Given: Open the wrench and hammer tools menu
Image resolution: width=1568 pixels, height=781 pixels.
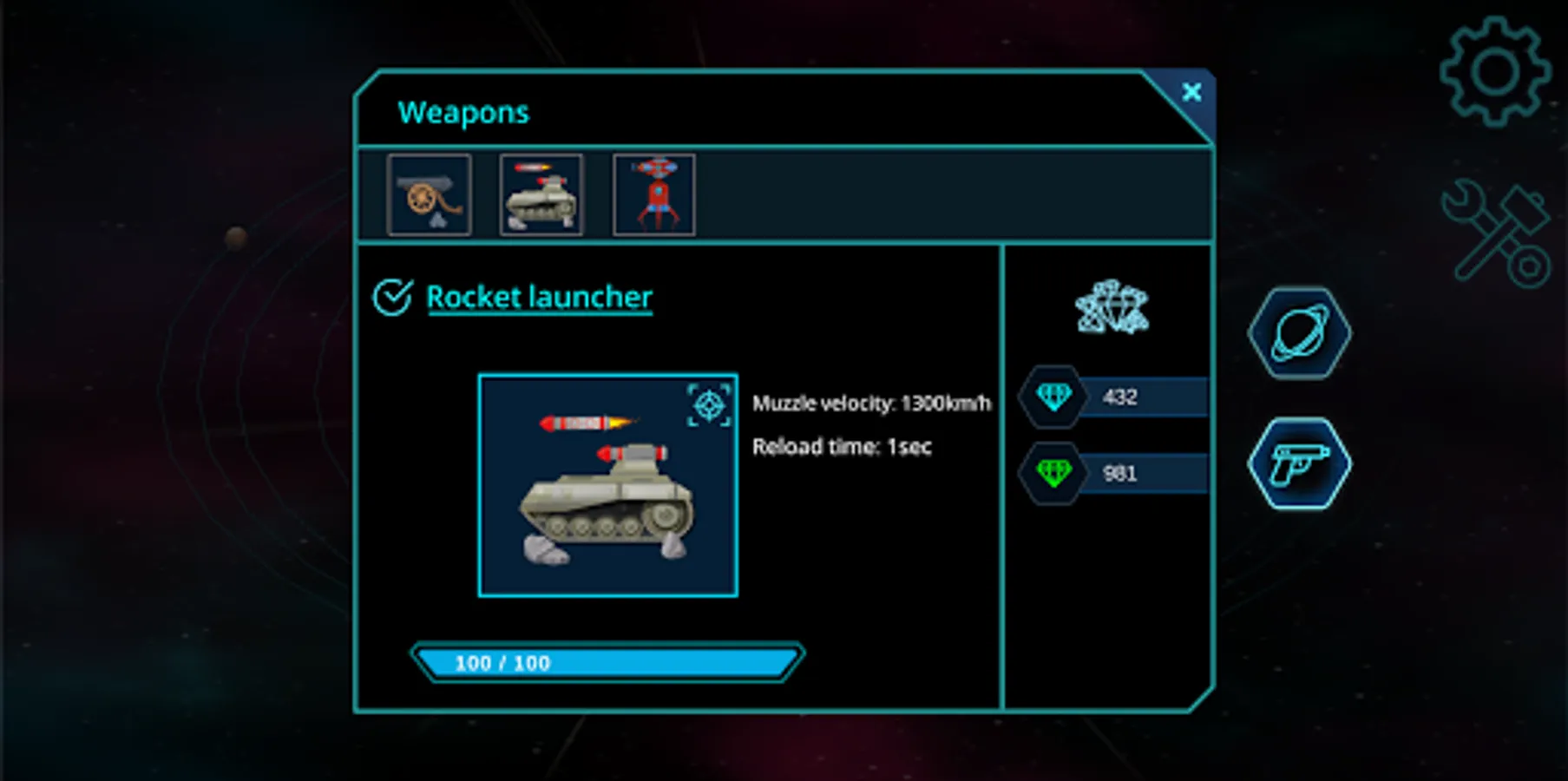Looking at the screenshot, I should tap(1495, 233).
